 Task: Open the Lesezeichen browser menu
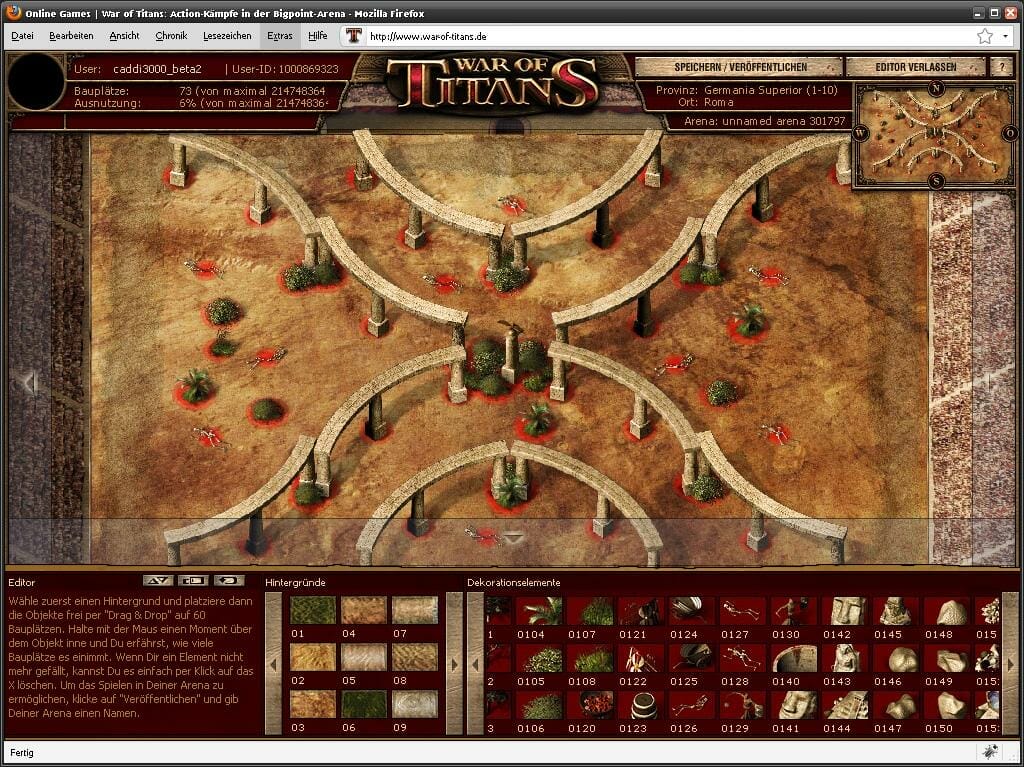pyautogui.click(x=227, y=35)
